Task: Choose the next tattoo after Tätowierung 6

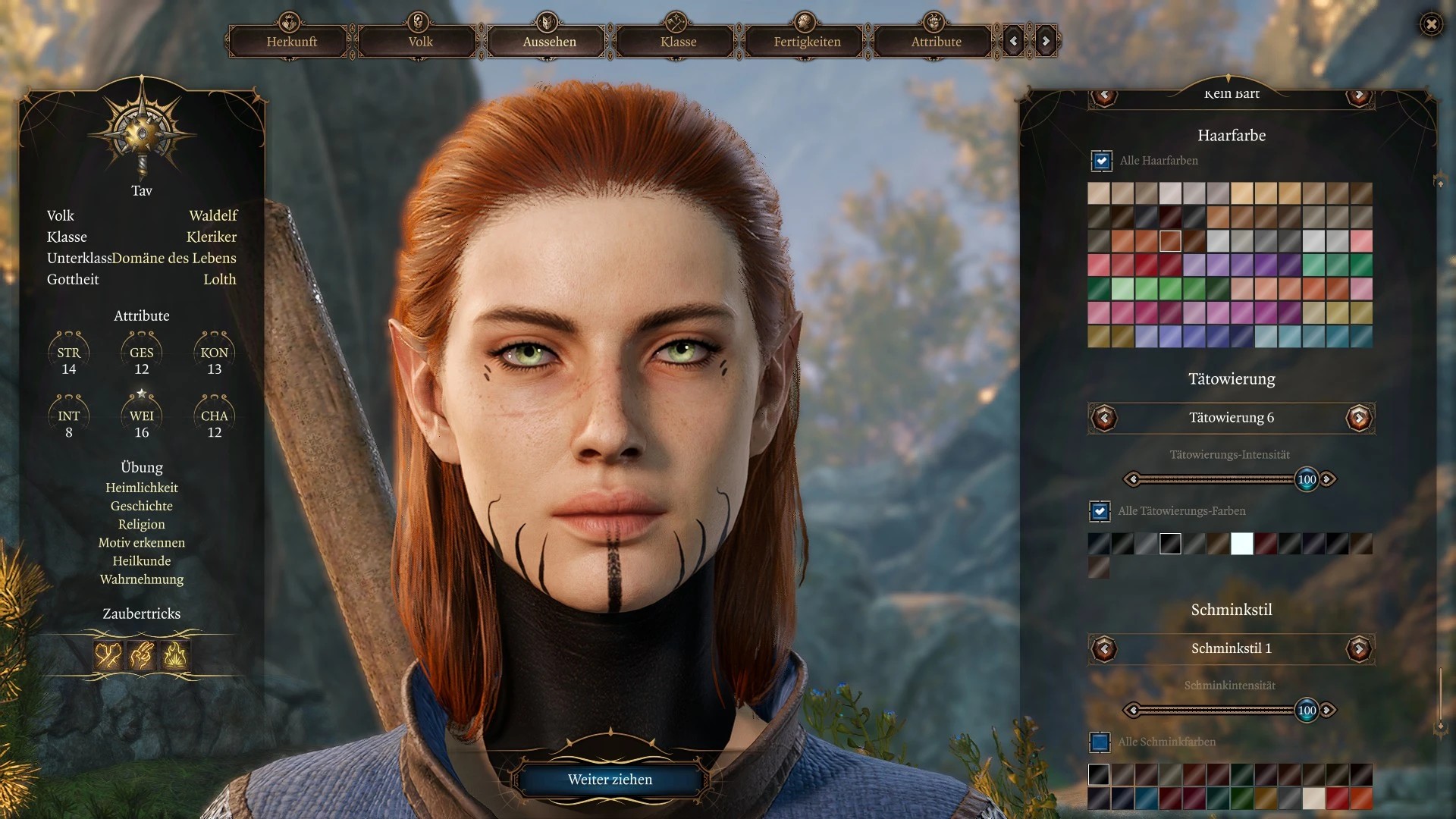Action: [1358, 418]
